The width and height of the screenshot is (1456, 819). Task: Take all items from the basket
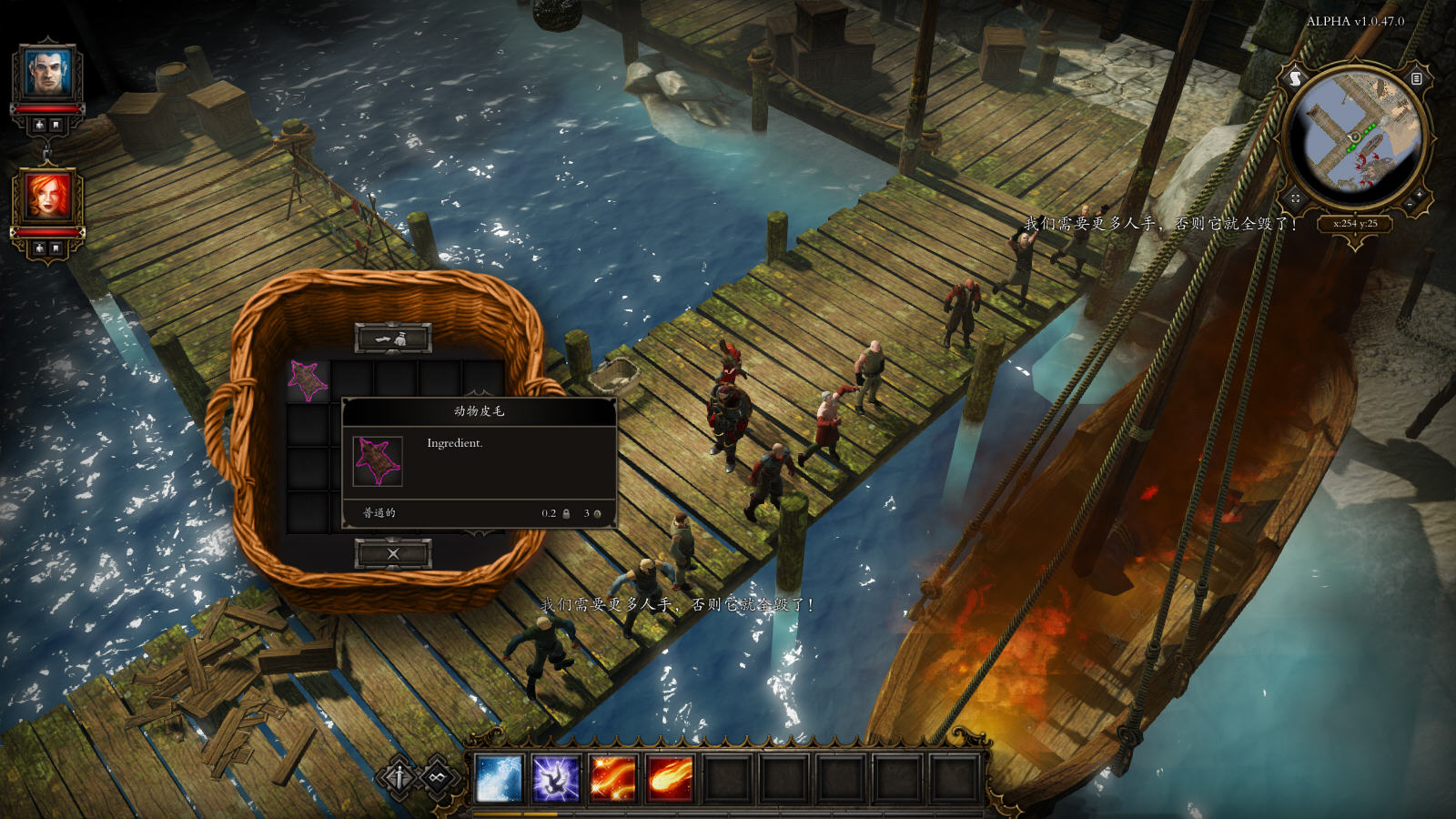392,339
